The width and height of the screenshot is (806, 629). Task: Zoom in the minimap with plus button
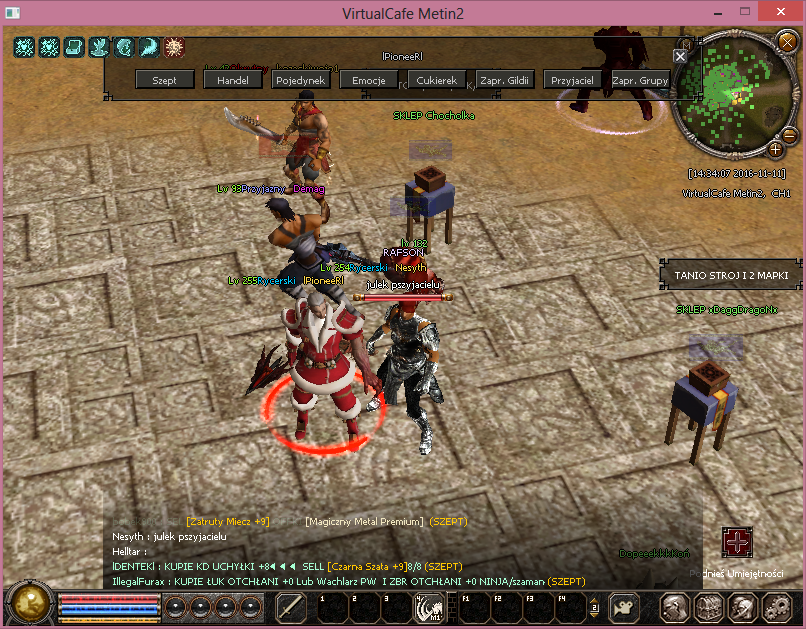pyautogui.click(x=775, y=149)
